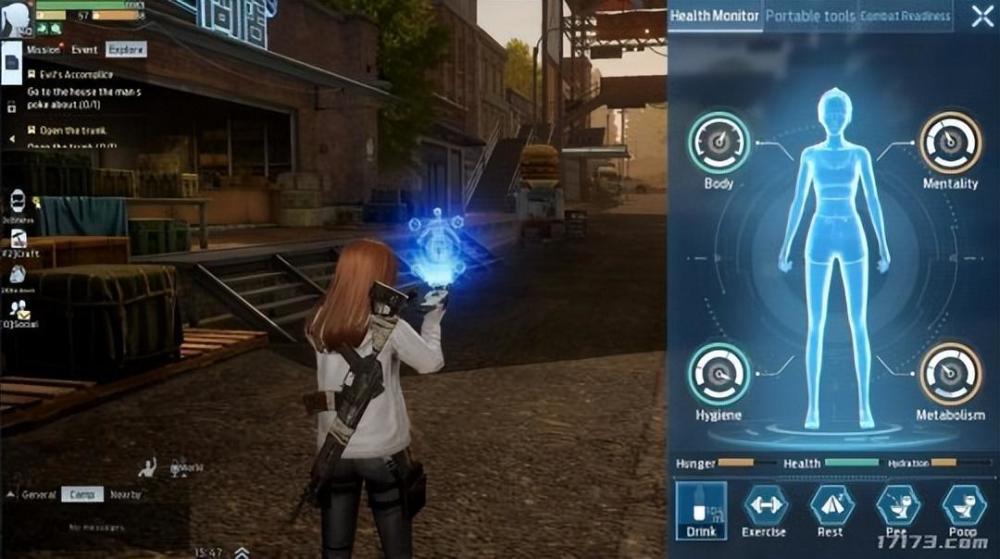Open the Craft menu icon

[x=18, y=240]
